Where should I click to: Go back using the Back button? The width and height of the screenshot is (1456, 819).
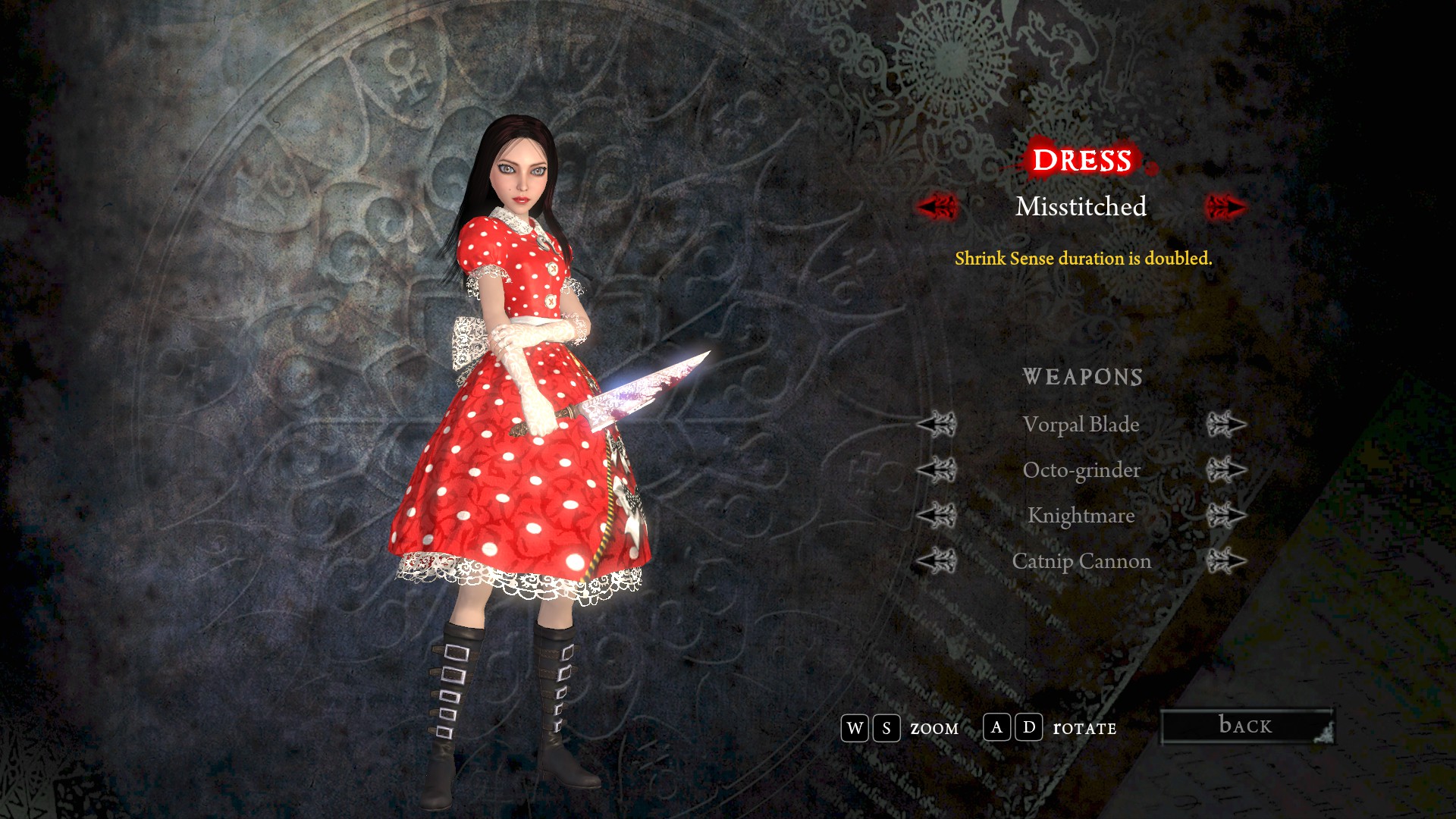click(x=1247, y=726)
